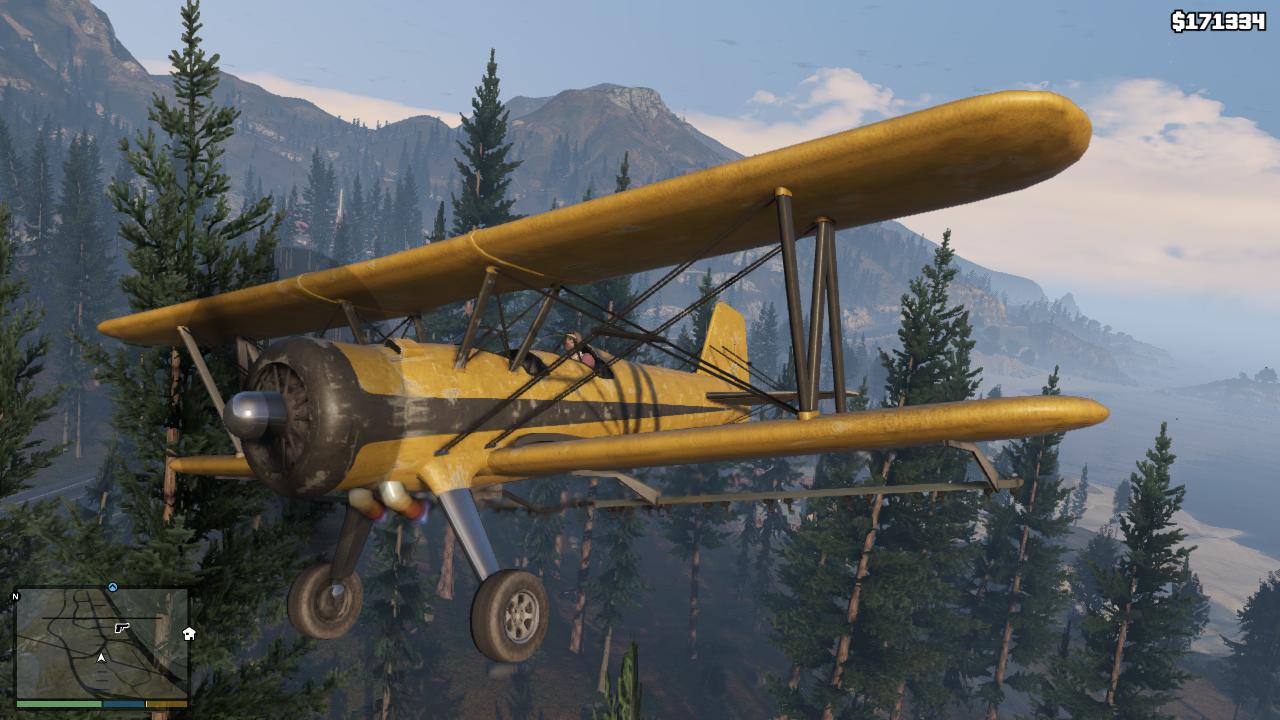Click the blue elevation chevron atop the minimap
The image size is (1280, 720).
112,585
